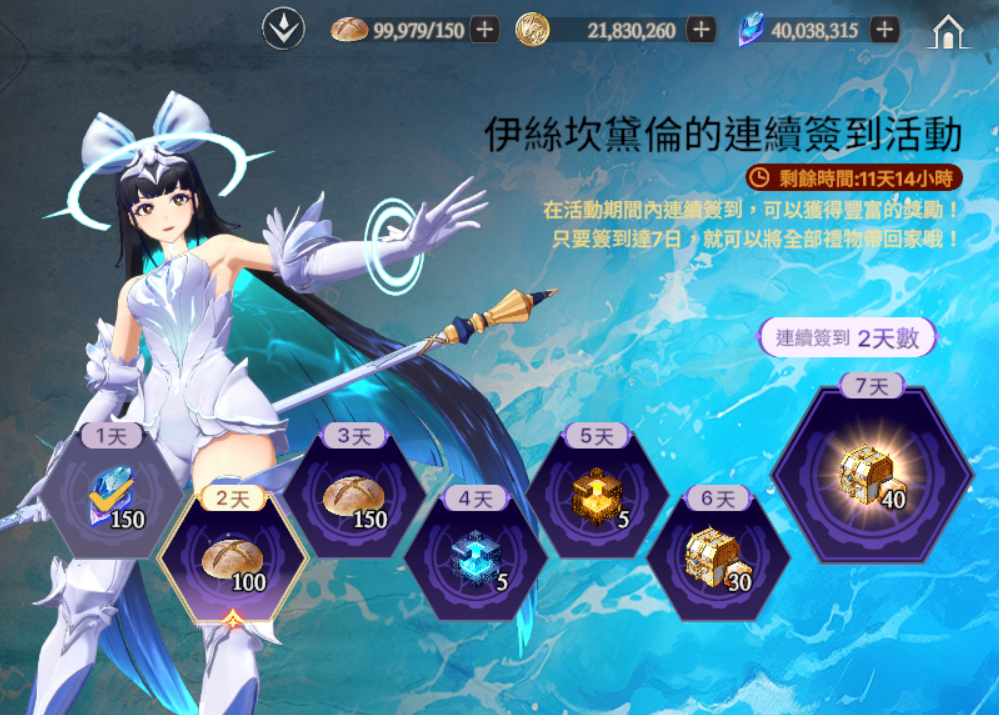This screenshot has height=715, width=999.
Task: Buy more blue crystals with the plus button
Action: click(883, 30)
